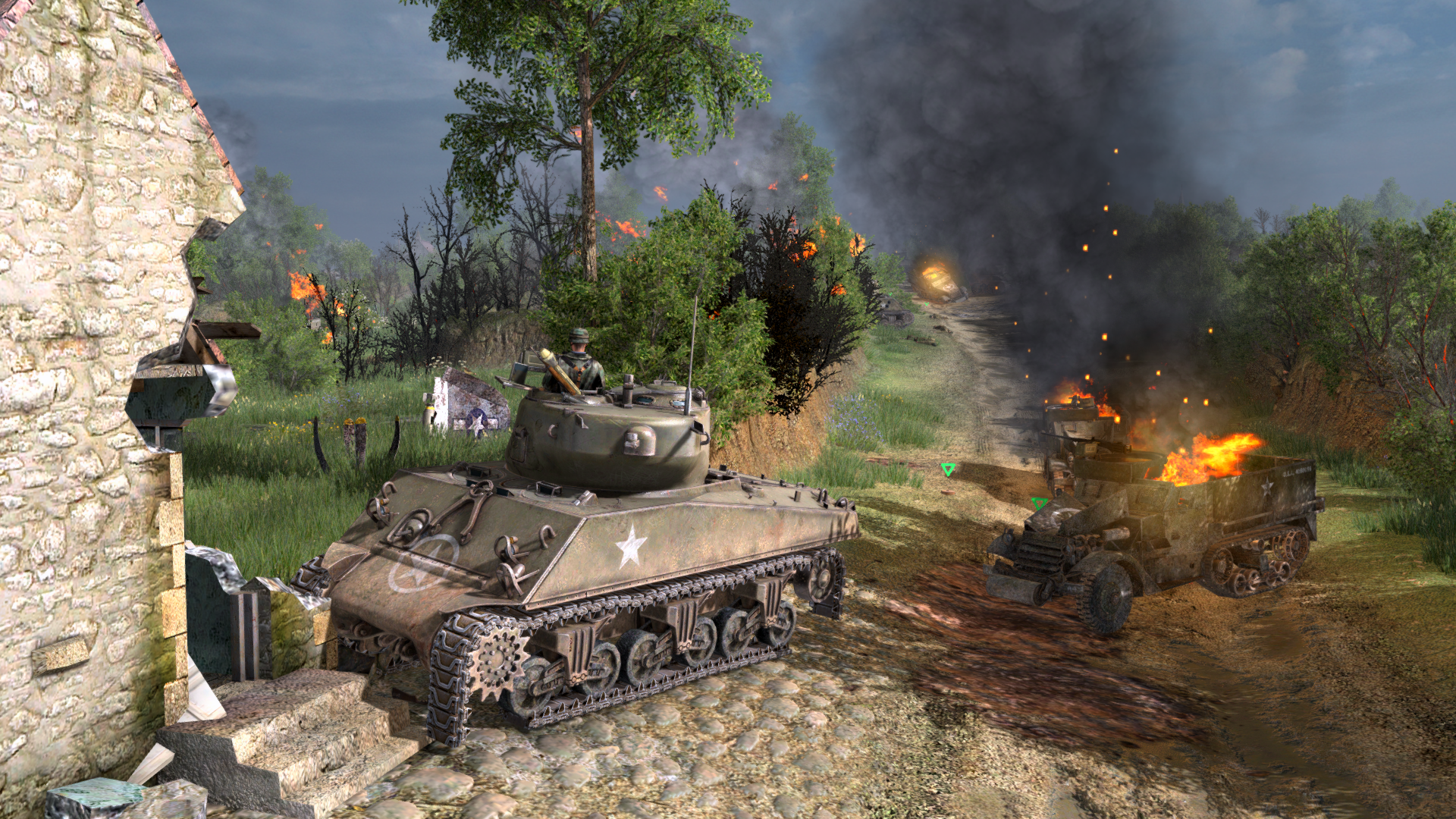This screenshot has width=1456, height=819.
Task: Click the green triangle marker at half-track's hood
Action: (1038, 503)
